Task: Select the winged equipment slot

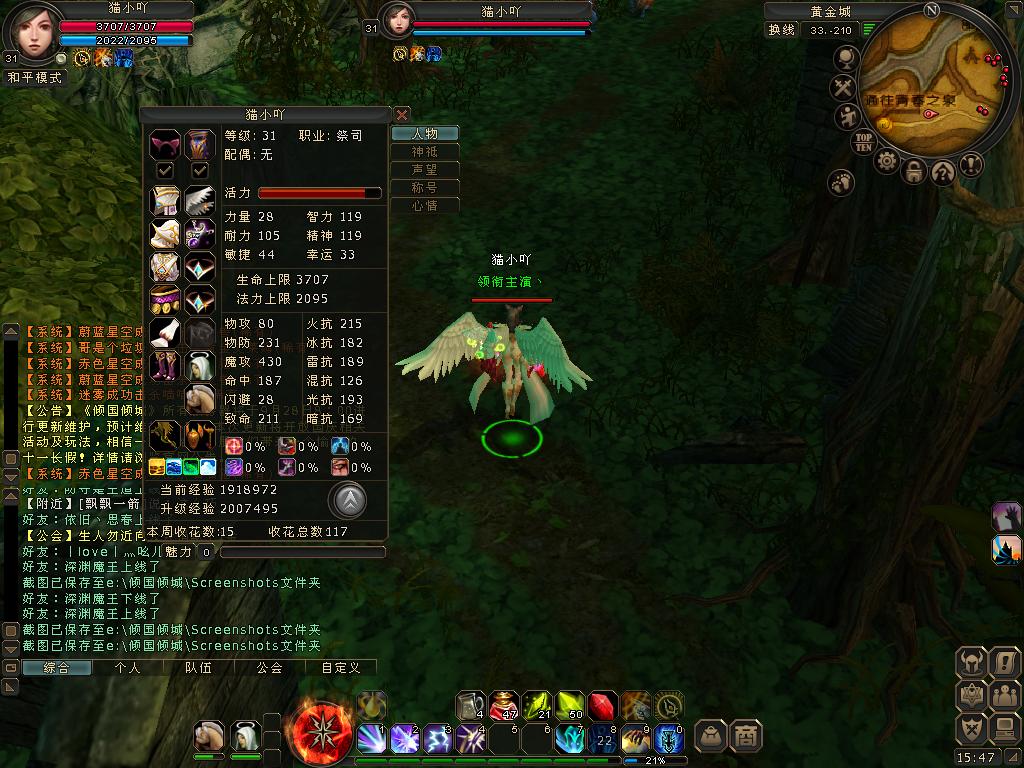Action: [x=200, y=201]
